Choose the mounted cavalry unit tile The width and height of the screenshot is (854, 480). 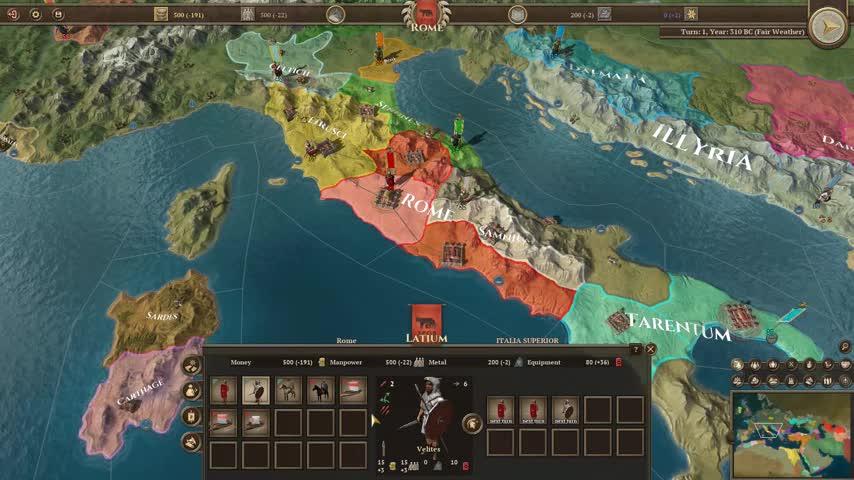(320, 390)
